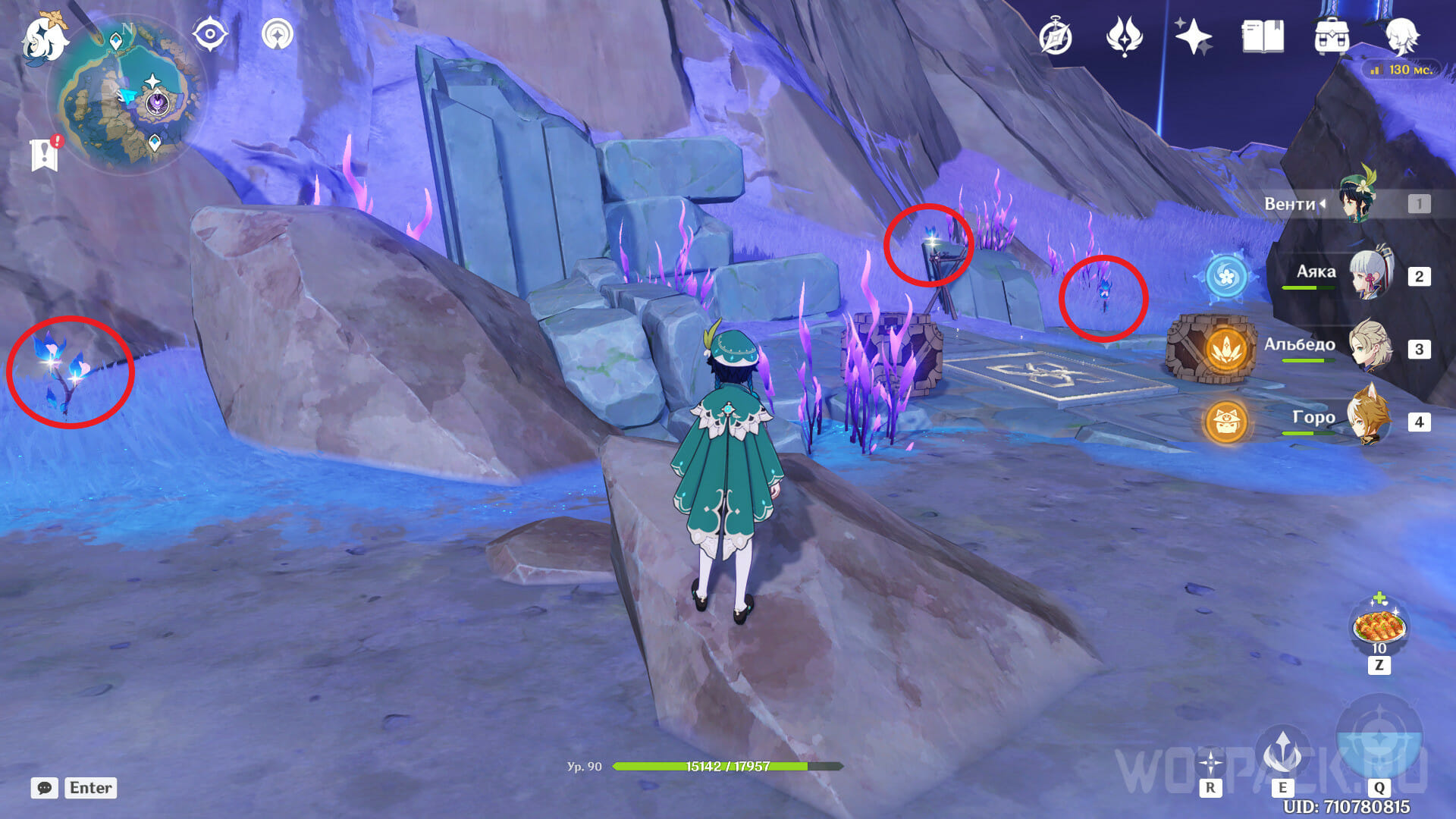
Task: Toggle the elemental sight eye icon
Action: click(209, 34)
